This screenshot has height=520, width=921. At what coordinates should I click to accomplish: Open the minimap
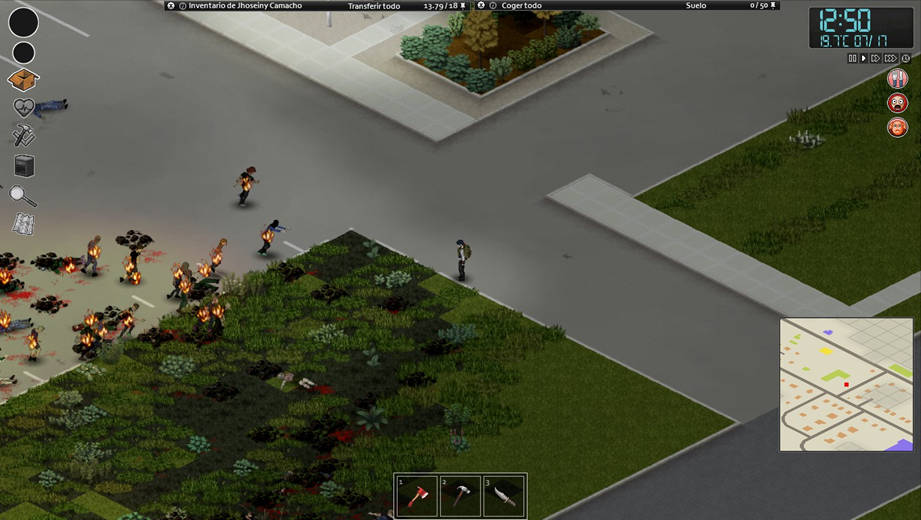point(846,384)
